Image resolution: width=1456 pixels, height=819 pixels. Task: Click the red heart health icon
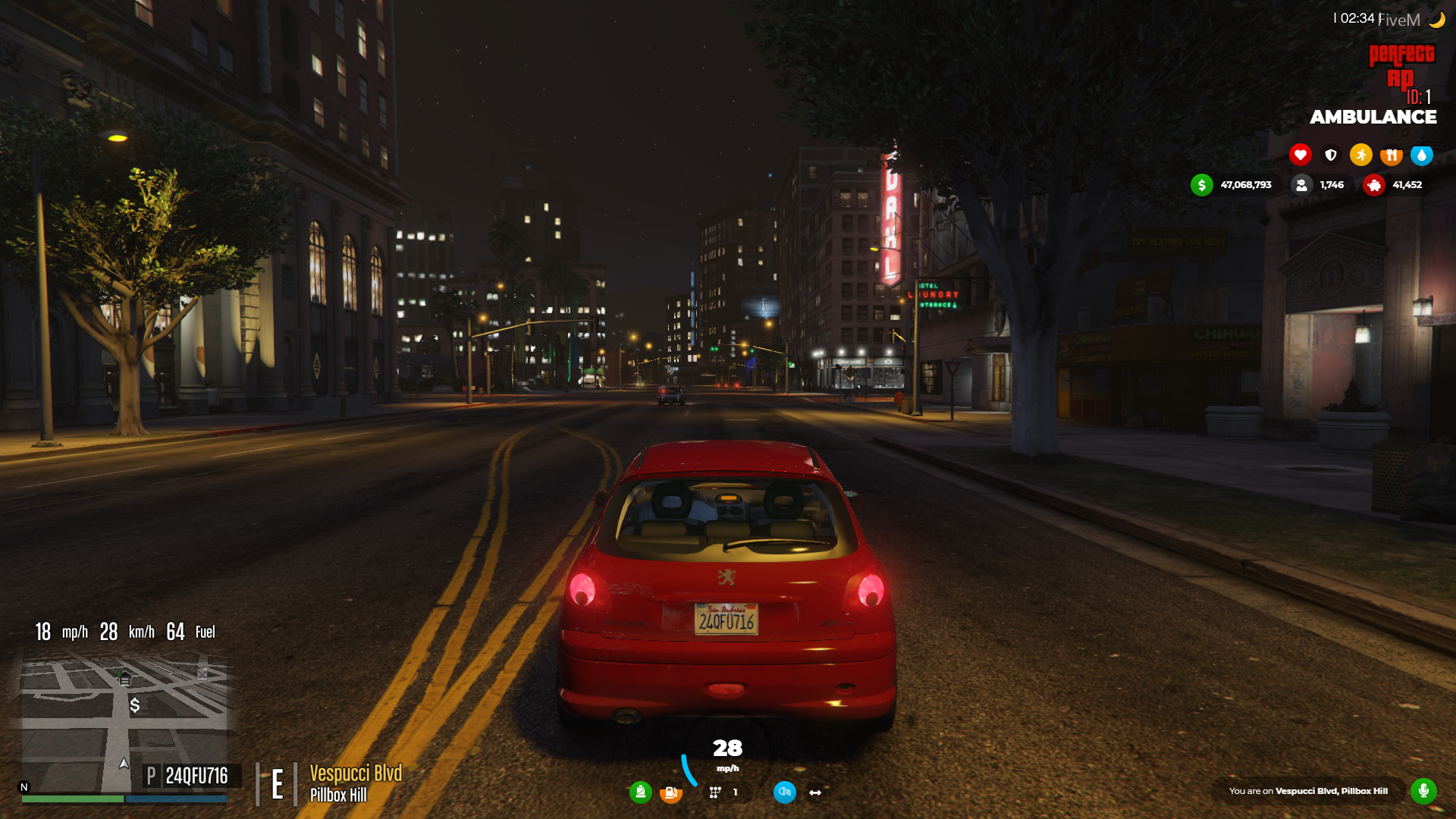point(1300,155)
